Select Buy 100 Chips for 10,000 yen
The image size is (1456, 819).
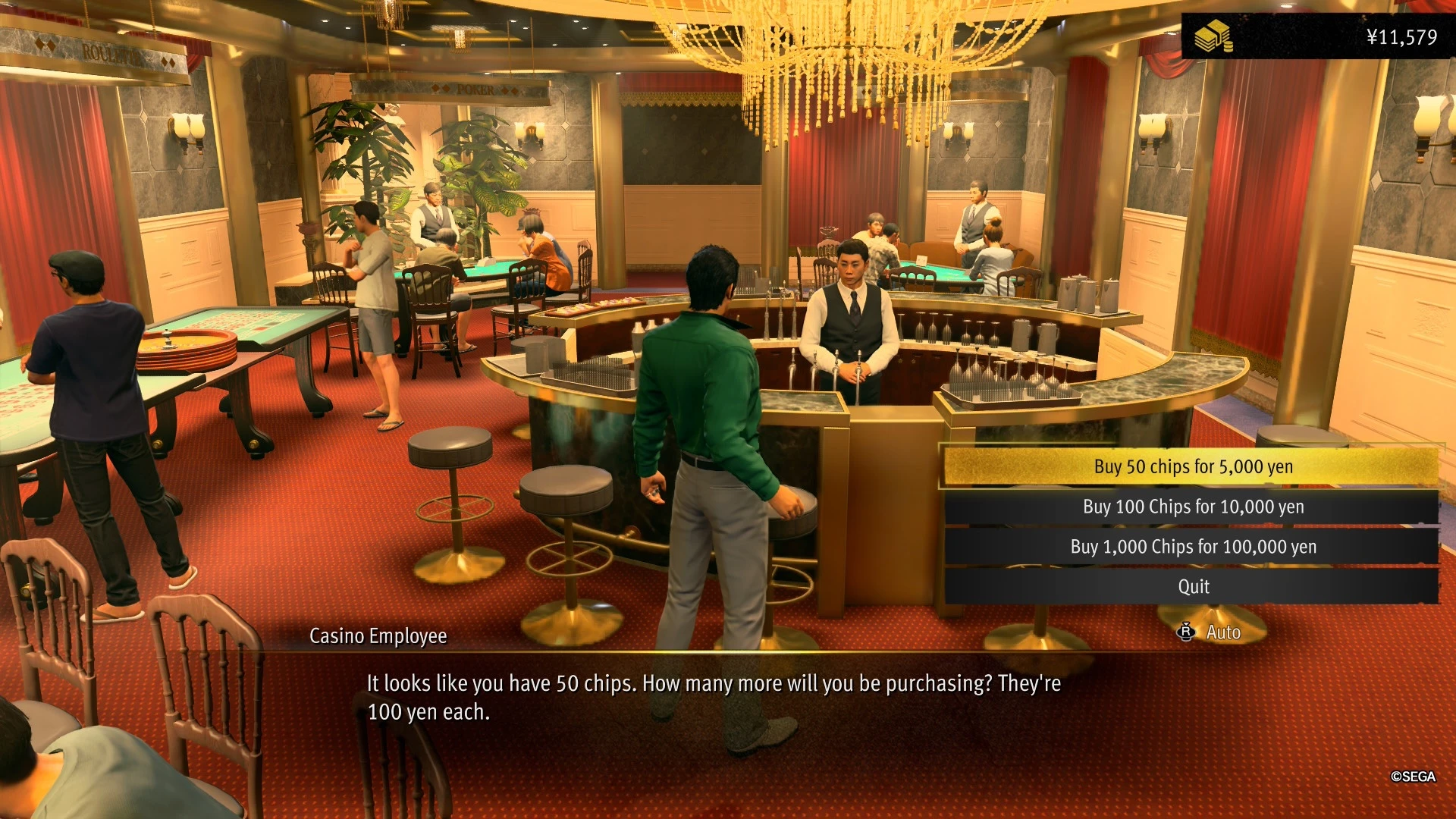[1192, 507]
